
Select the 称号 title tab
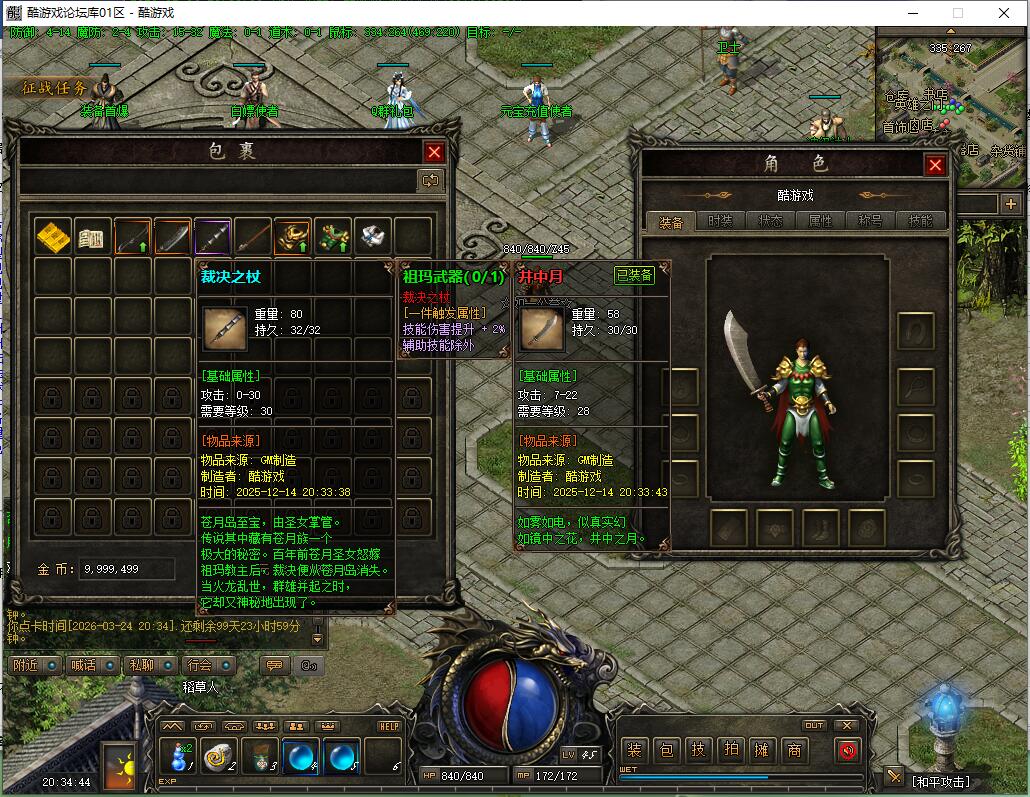click(870, 221)
